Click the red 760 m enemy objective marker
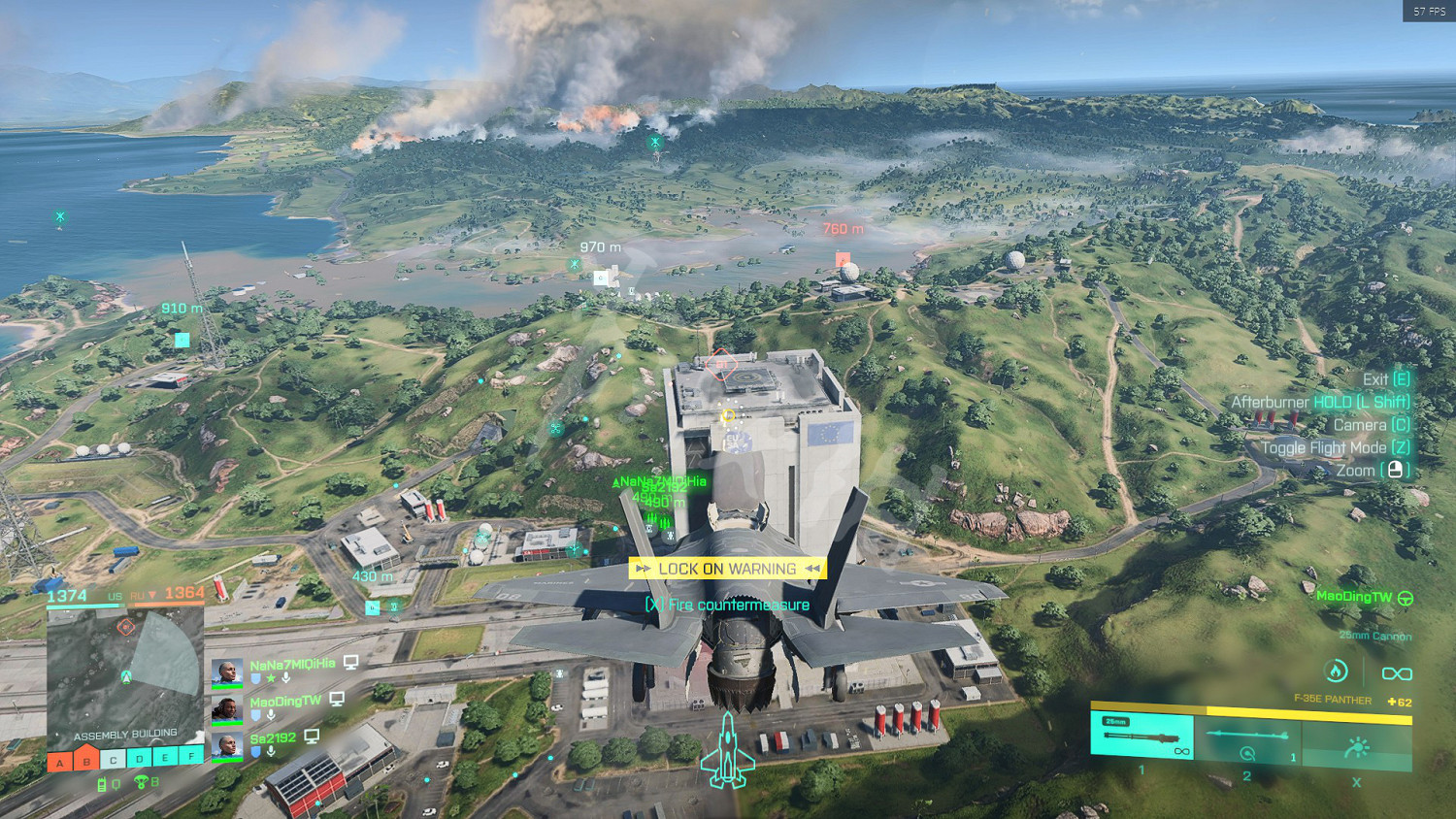 (x=843, y=259)
